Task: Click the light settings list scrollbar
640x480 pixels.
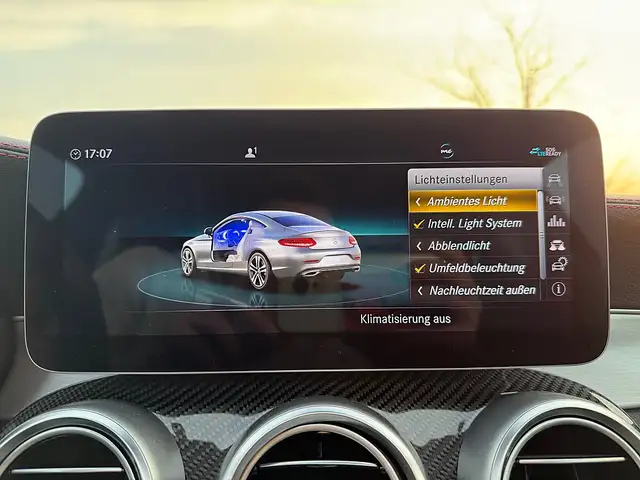Action: (x=542, y=235)
